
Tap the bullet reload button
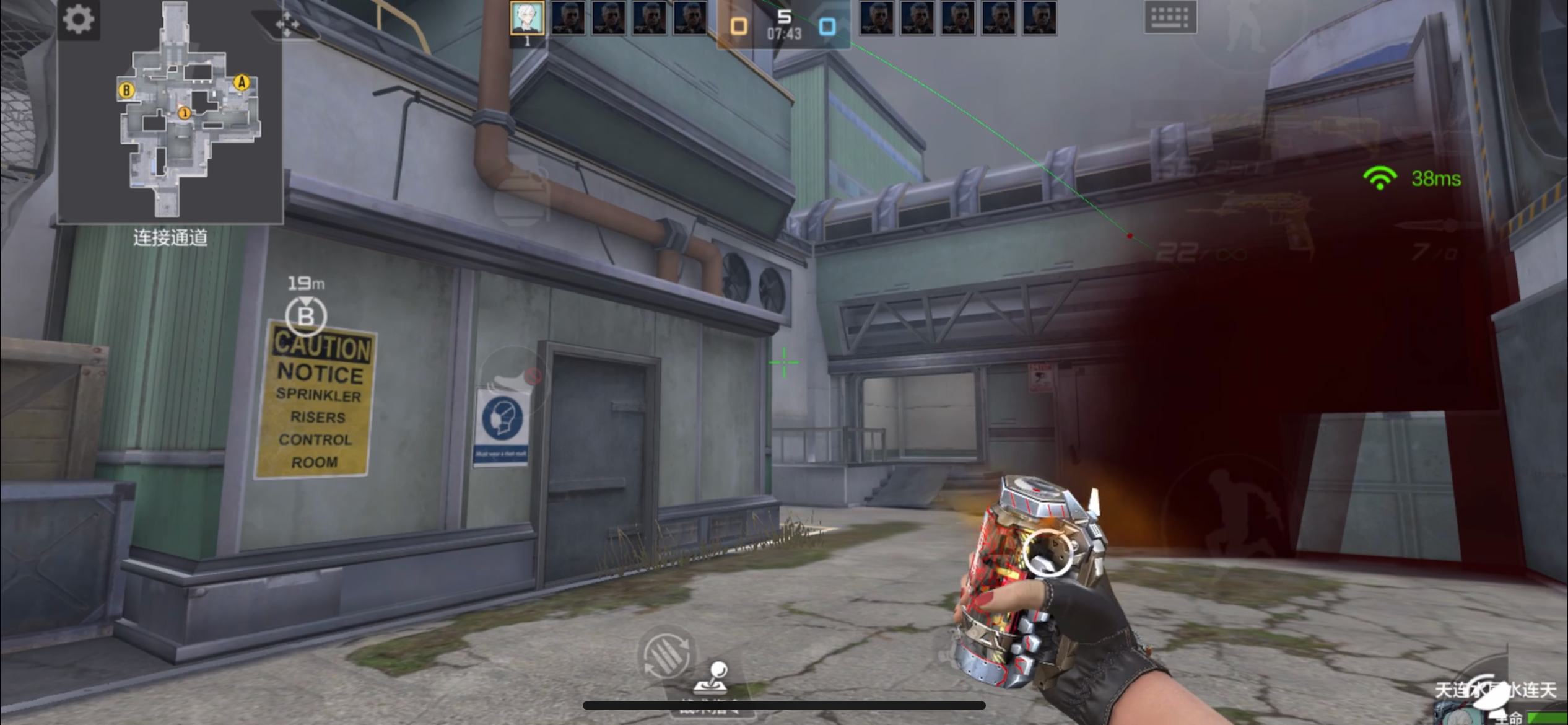[666, 654]
